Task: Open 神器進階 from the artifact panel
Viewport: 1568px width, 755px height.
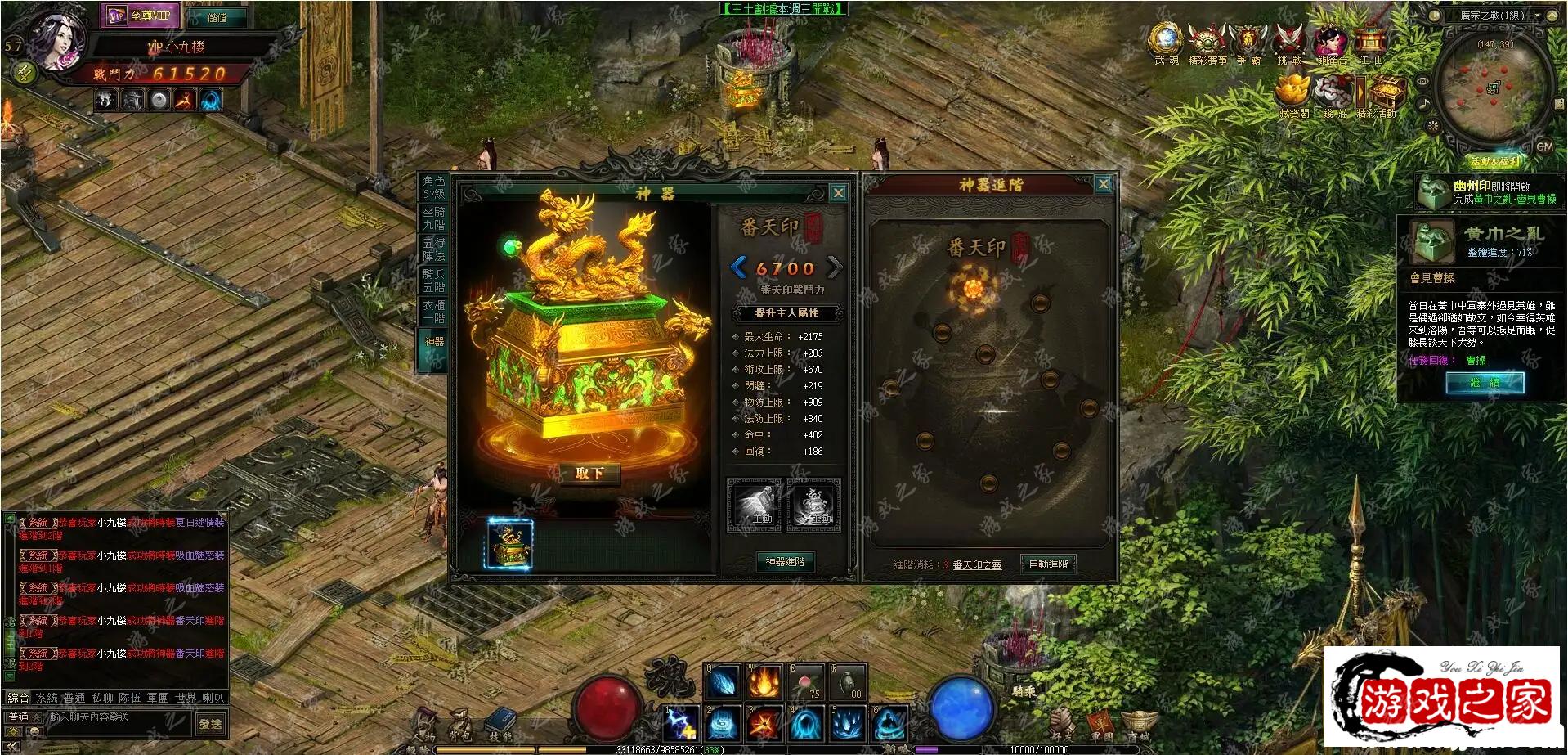Action: 785,562
